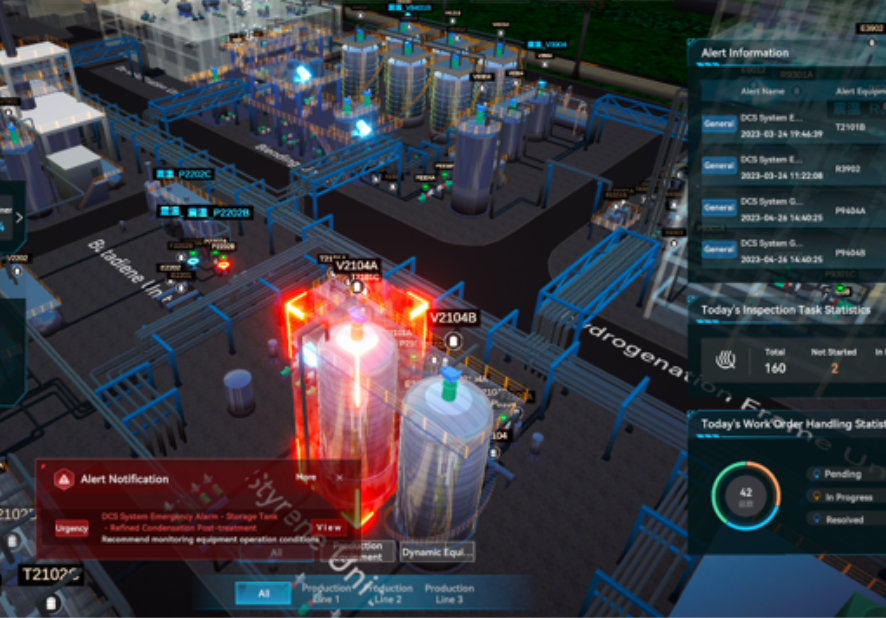The image size is (886, 618).
Task: Close the Alert Notification popup
Action: (340, 478)
